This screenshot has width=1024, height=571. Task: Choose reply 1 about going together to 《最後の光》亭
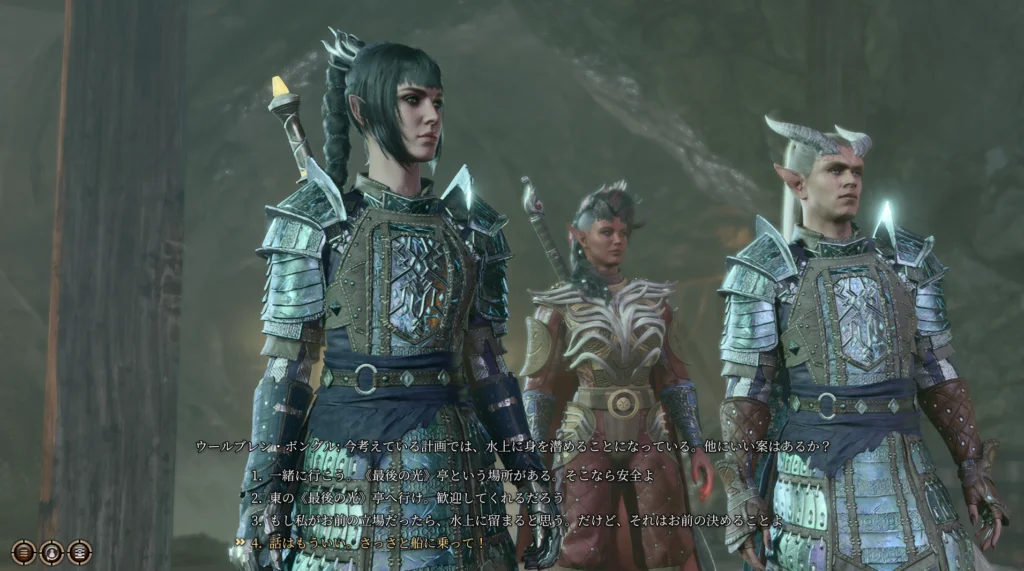pos(452,475)
